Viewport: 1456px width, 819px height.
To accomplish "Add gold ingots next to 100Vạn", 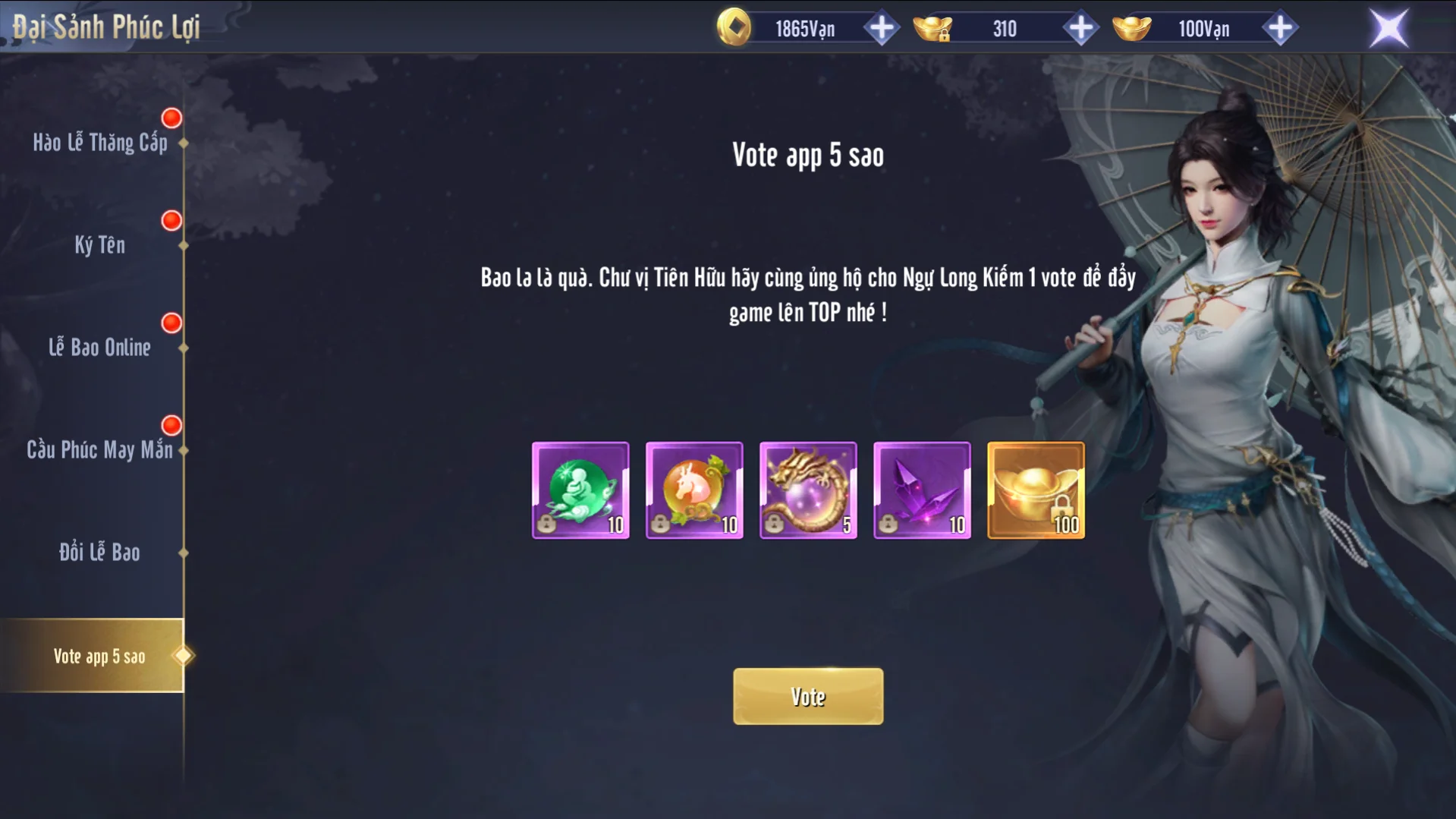I will pos(1279,29).
